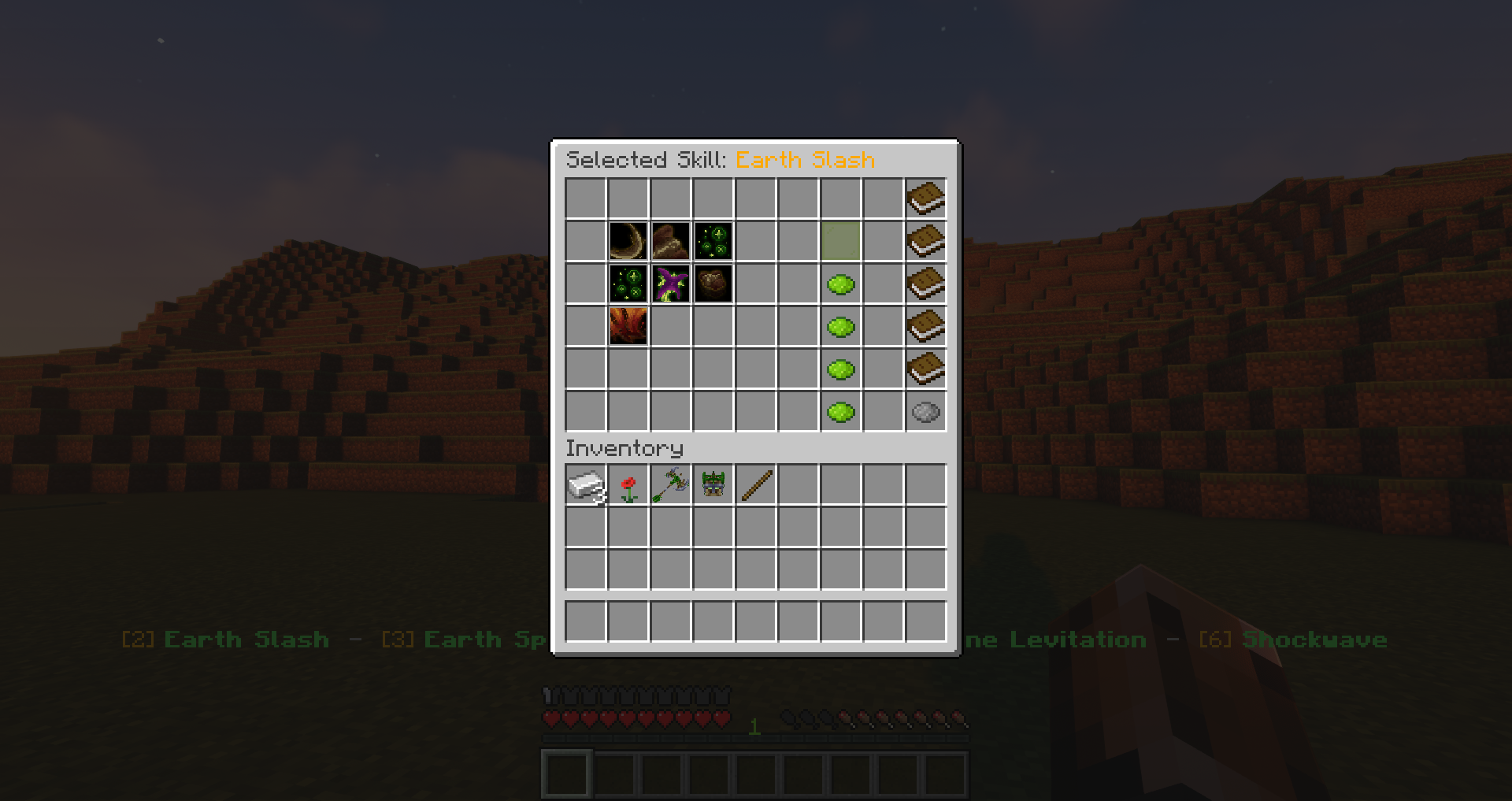This screenshot has height=801, width=1512.
Task: Pick the green battle axe from inventory
Action: (x=670, y=484)
